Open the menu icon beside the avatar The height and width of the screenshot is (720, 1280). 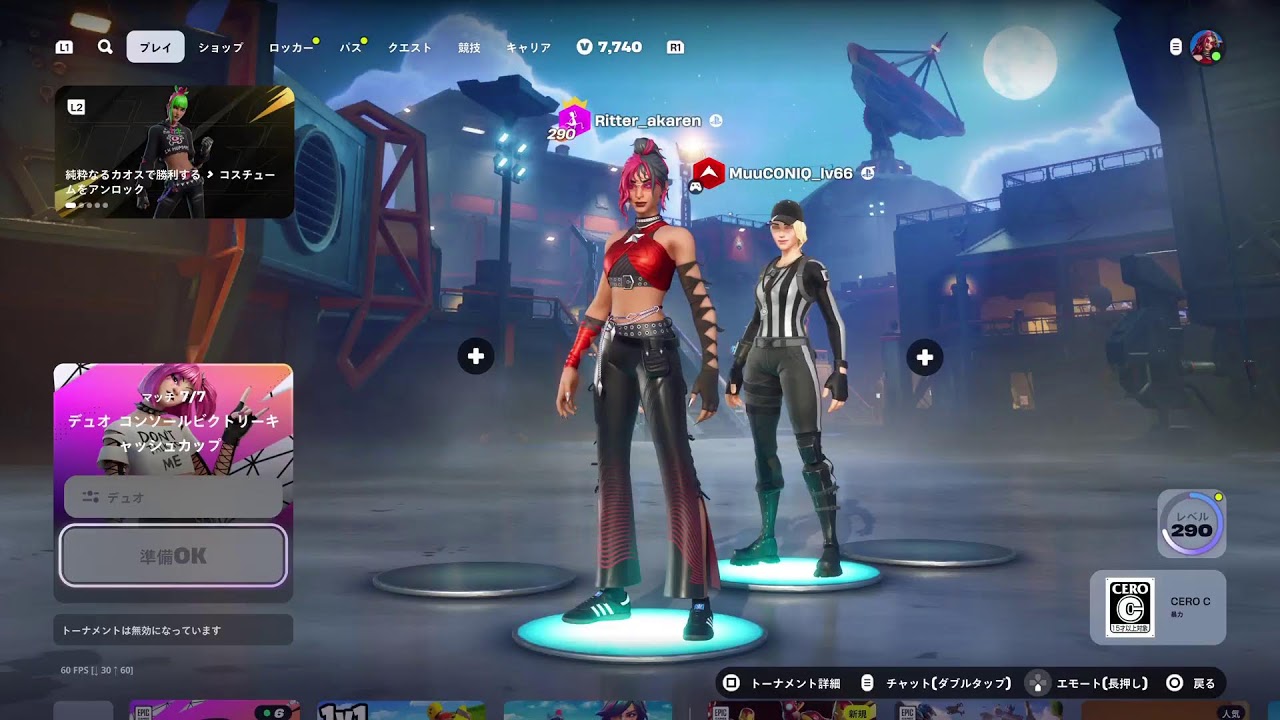(x=1176, y=47)
